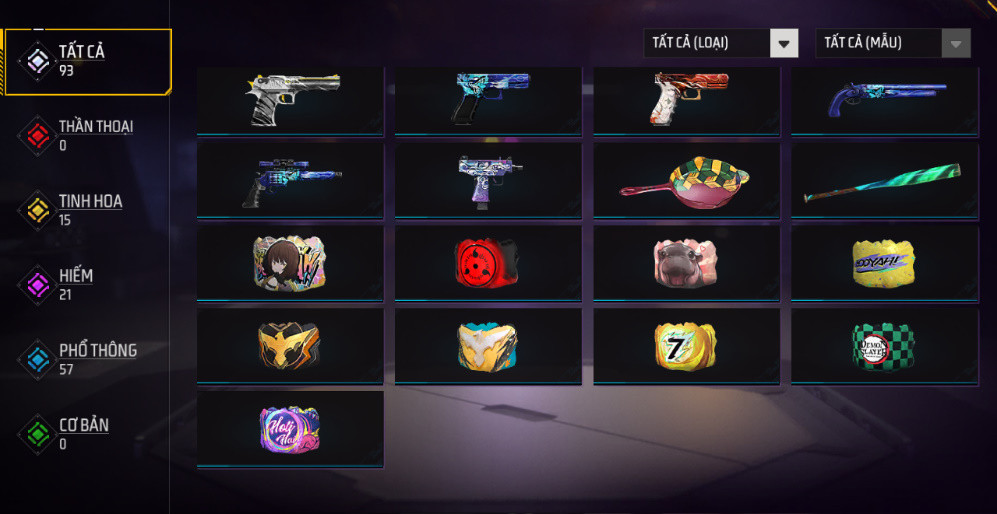Choose the blue scoped pistol skin
This screenshot has width=997, height=514.
[290, 181]
